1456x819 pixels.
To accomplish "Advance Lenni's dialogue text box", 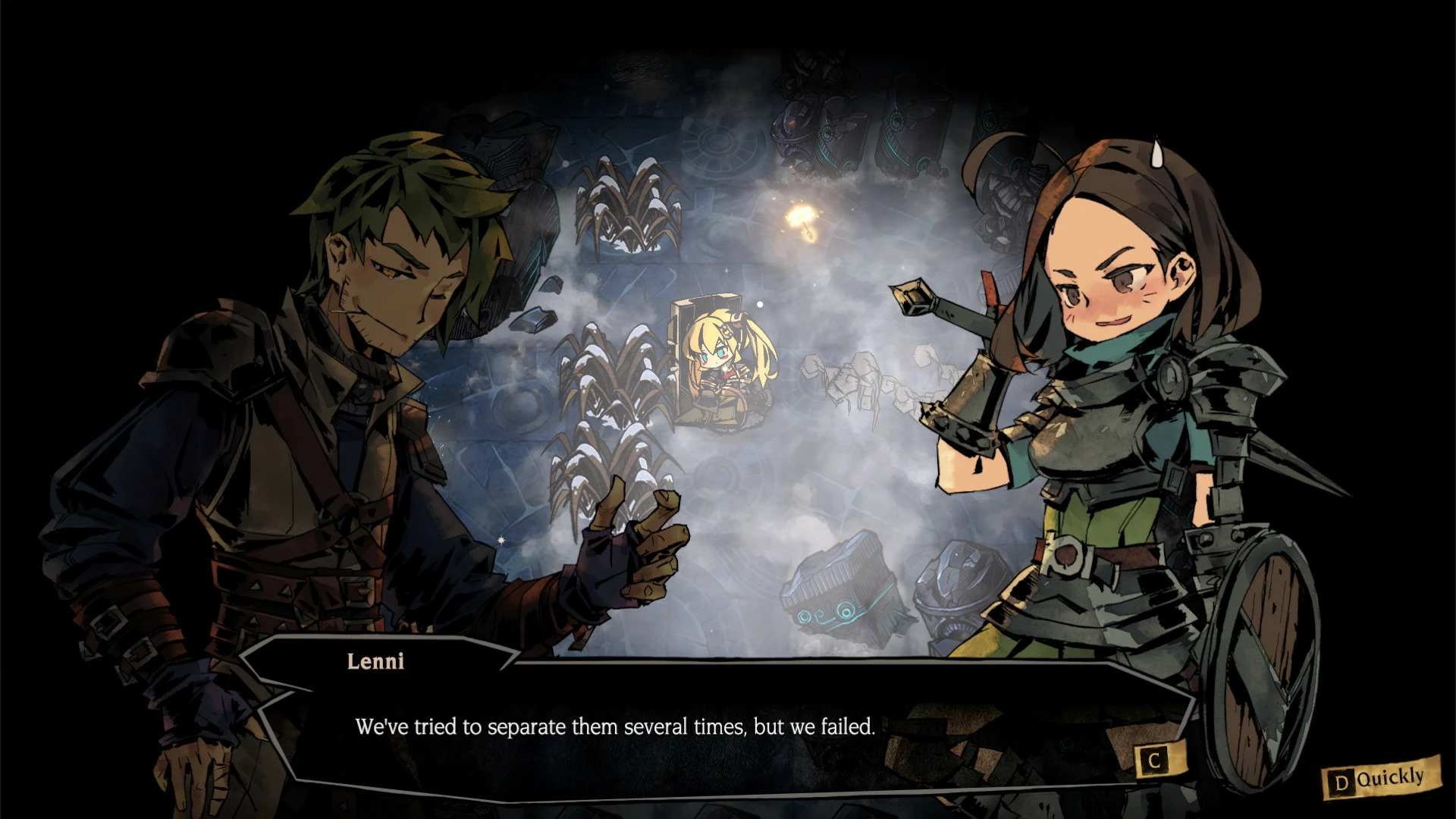I will 1153,761.
